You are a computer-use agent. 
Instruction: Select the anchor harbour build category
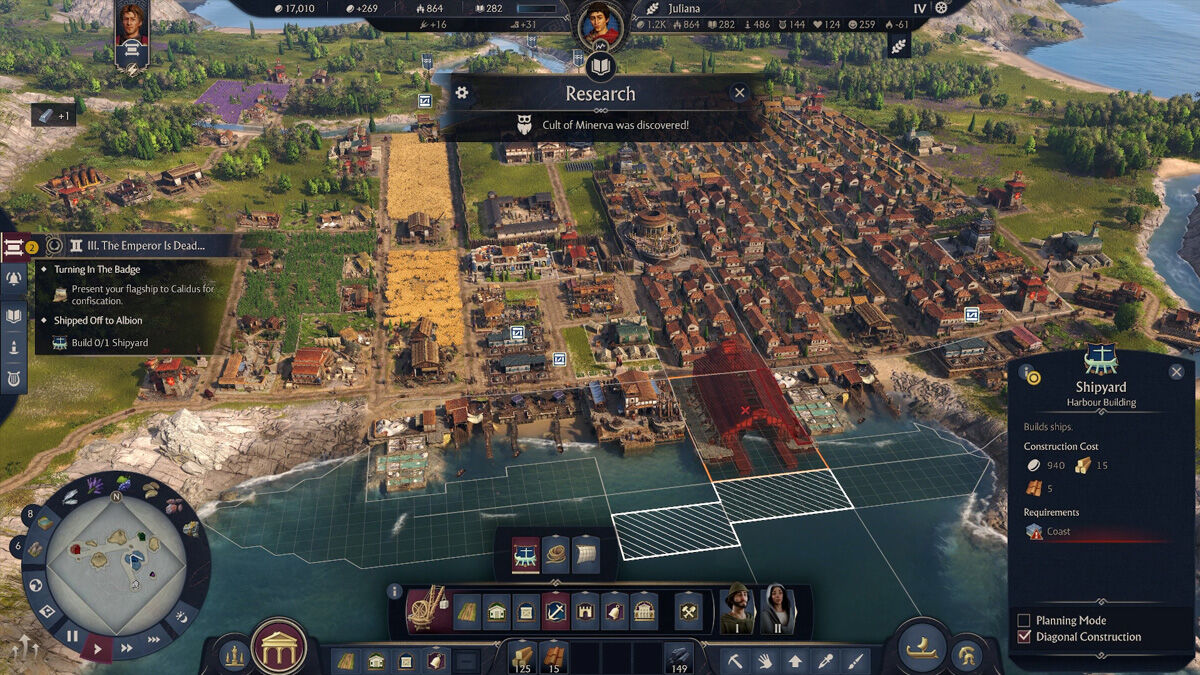pos(555,611)
